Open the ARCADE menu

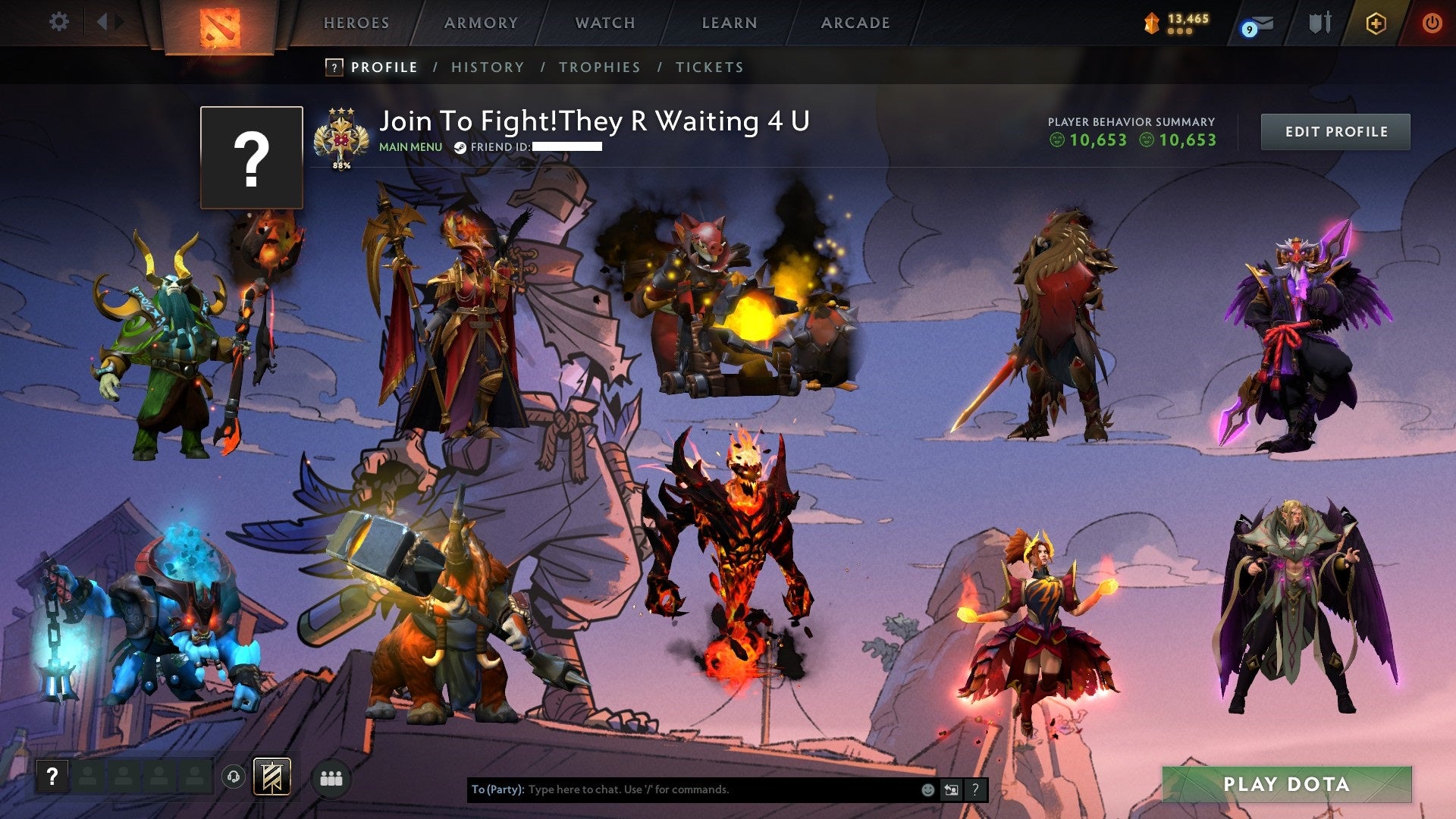pos(855,23)
